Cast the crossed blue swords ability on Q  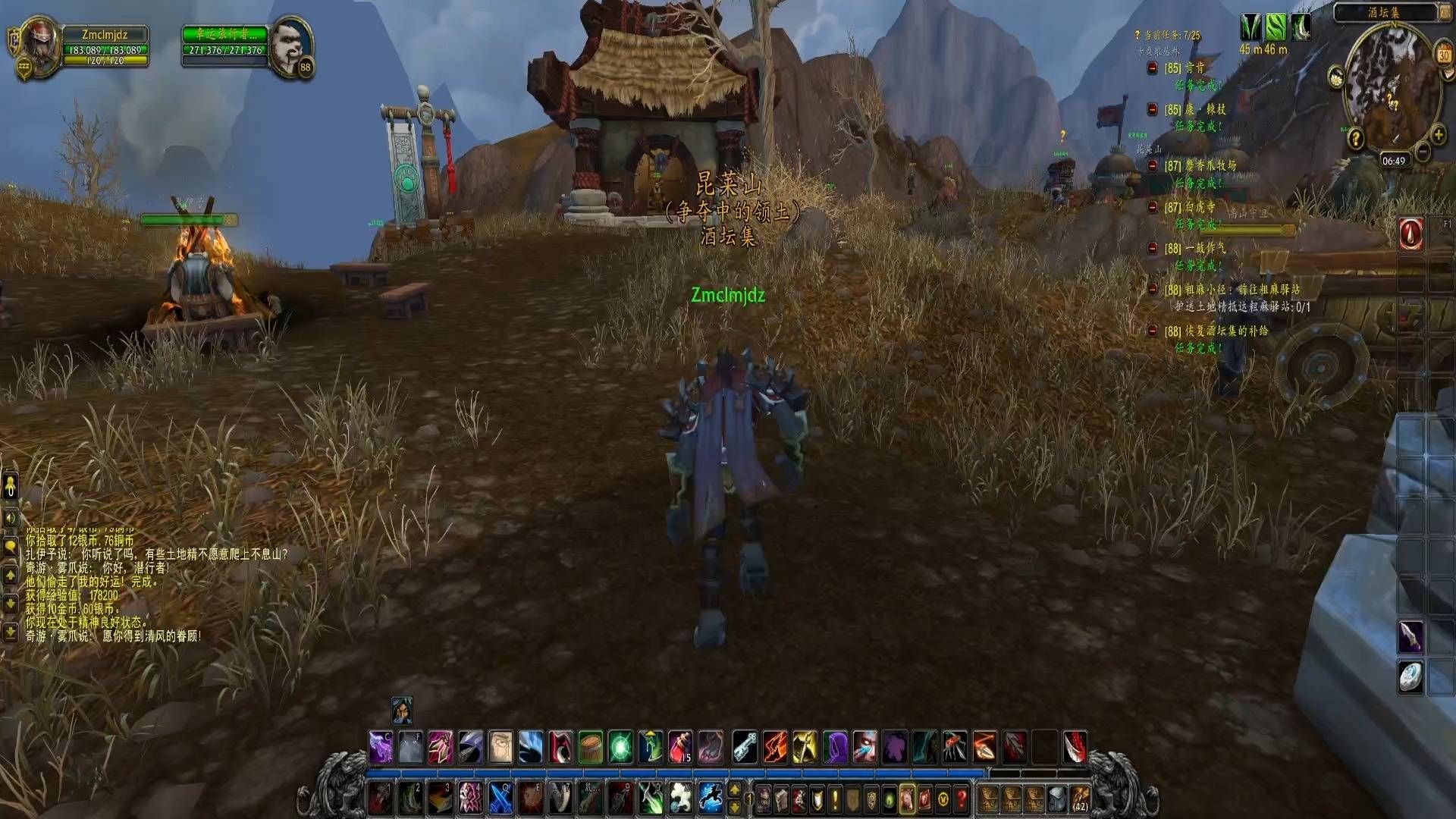coord(500,798)
